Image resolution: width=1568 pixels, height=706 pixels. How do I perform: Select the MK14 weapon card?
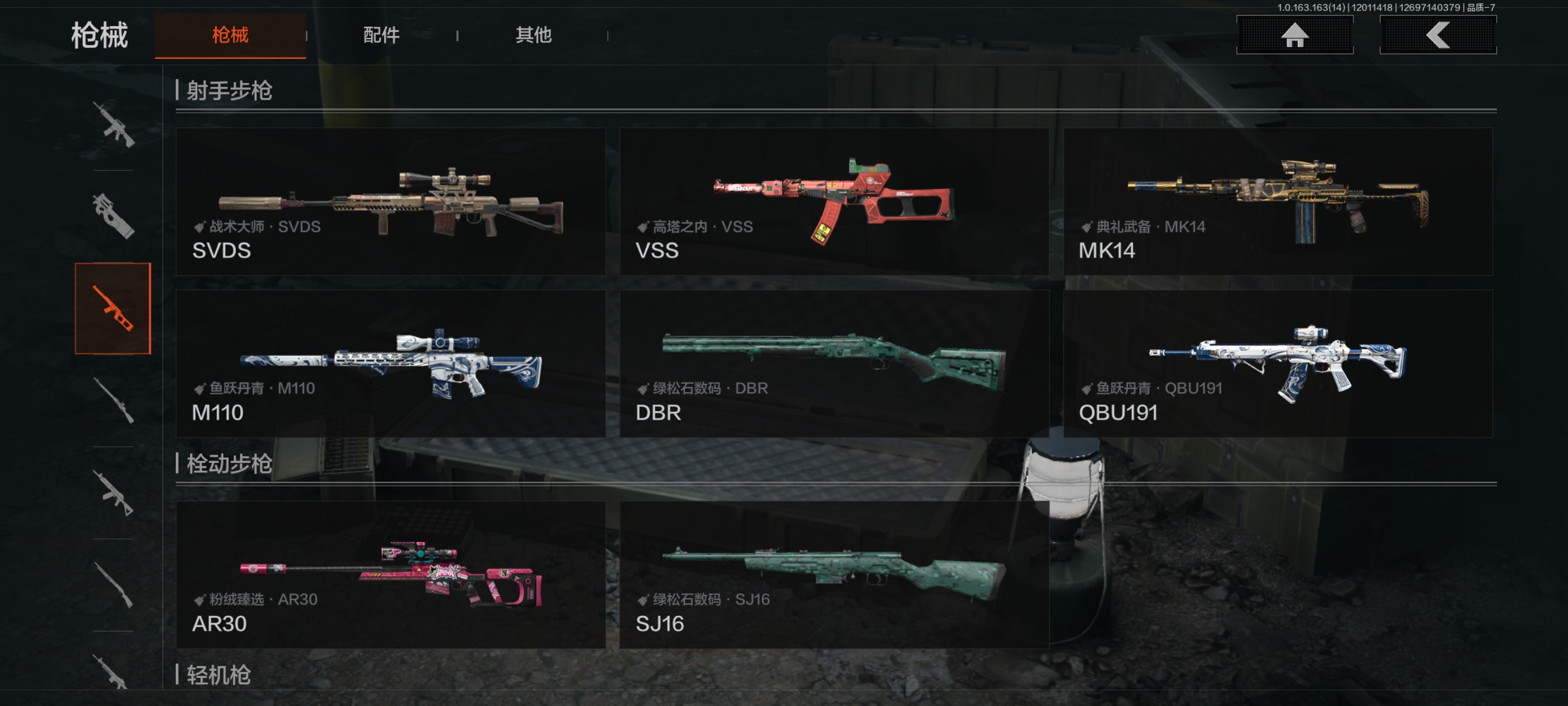1277,202
